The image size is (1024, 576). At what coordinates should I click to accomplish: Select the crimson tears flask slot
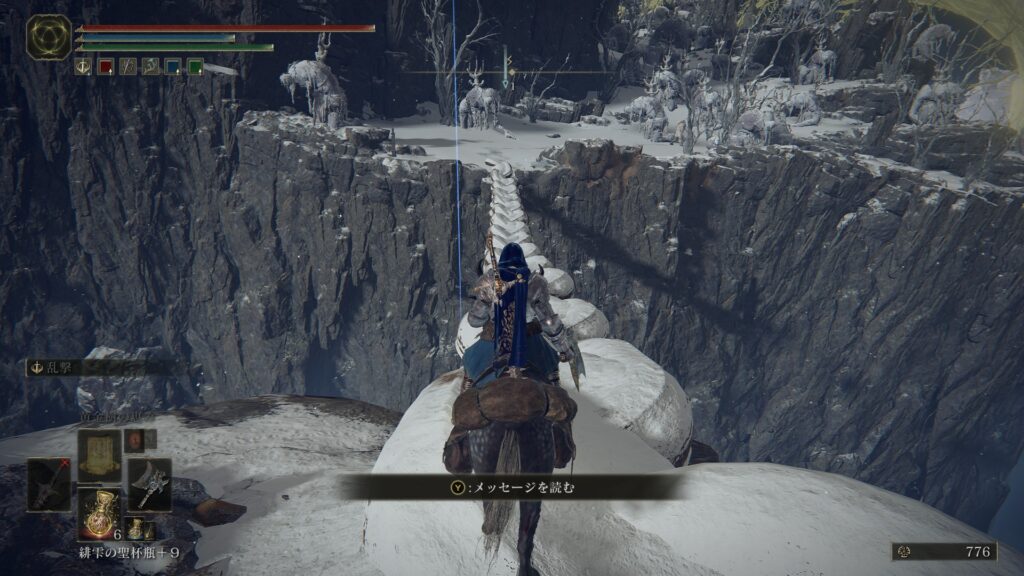point(100,513)
